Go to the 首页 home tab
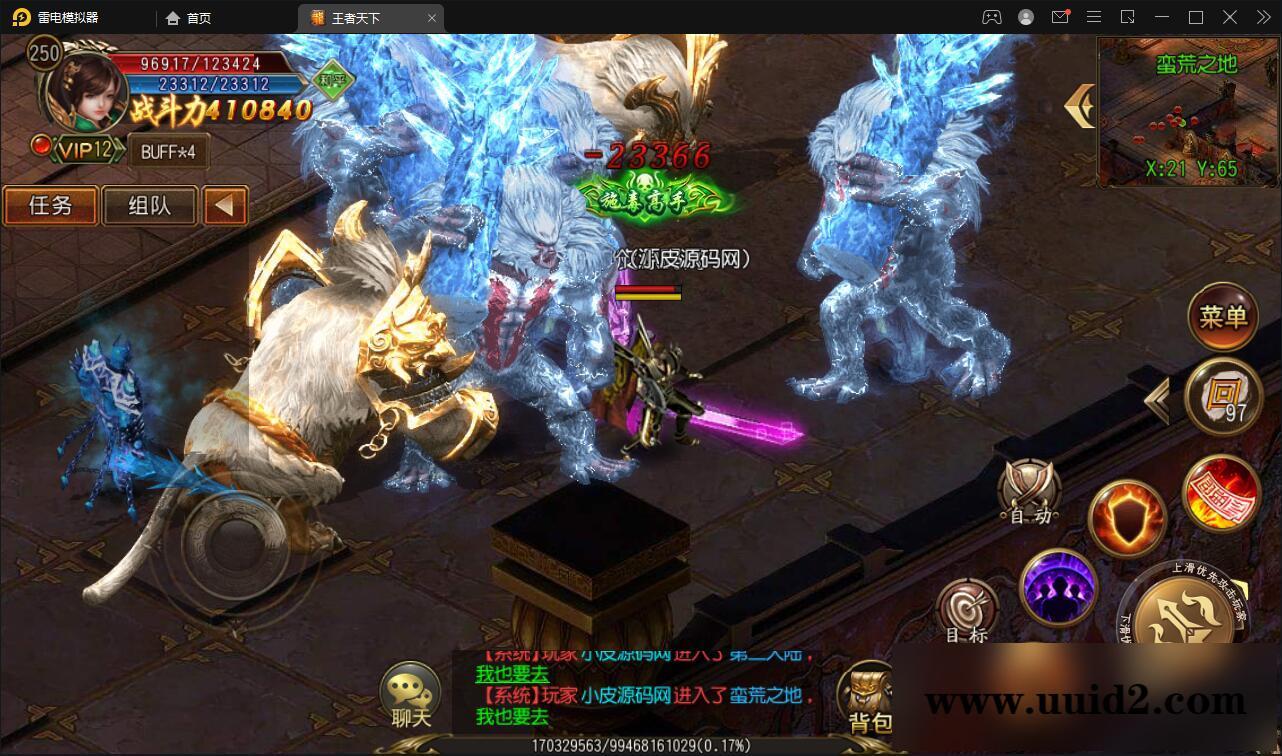Screen dimensions: 1282x756 click(190, 17)
